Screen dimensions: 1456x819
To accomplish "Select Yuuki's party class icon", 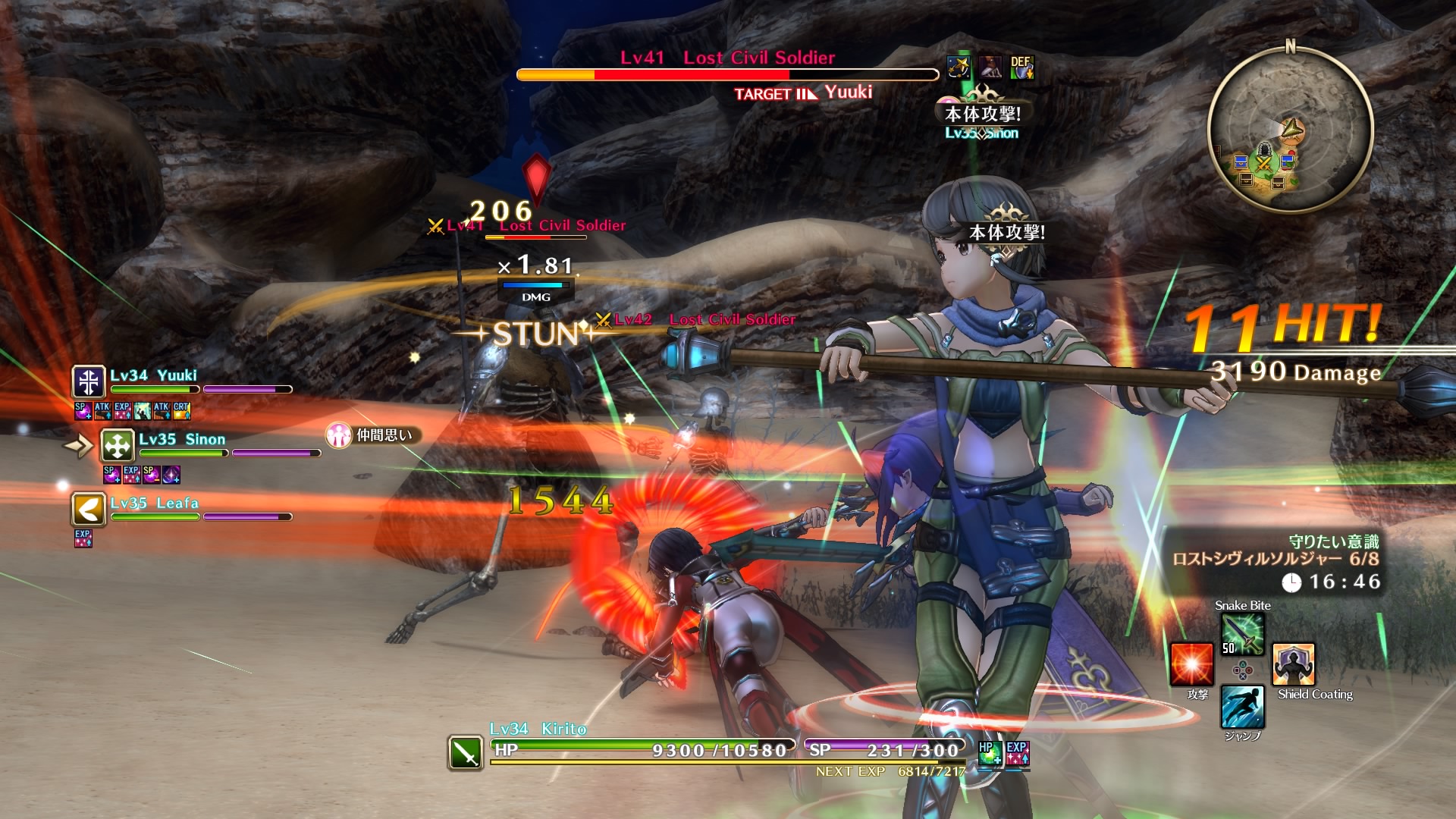I will [89, 381].
